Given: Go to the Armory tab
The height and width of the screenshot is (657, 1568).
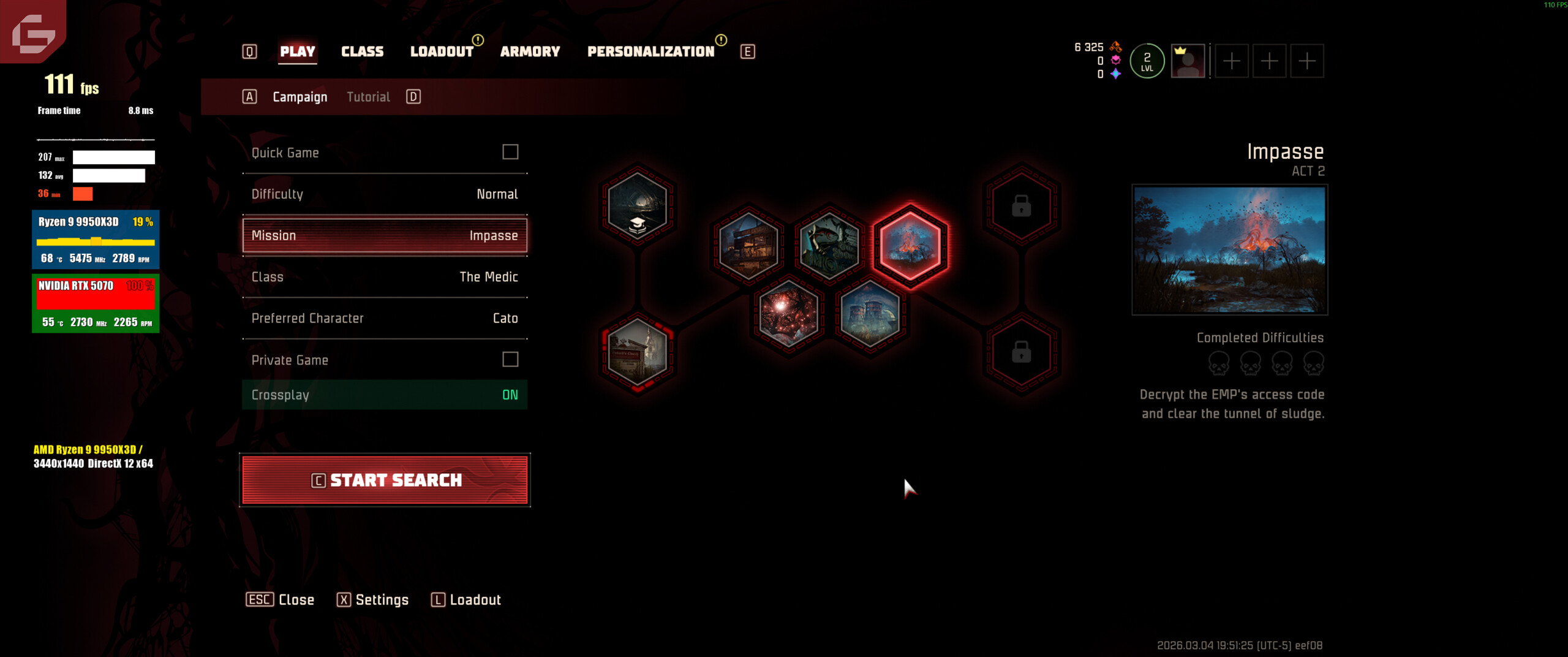Looking at the screenshot, I should coord(530,51).
